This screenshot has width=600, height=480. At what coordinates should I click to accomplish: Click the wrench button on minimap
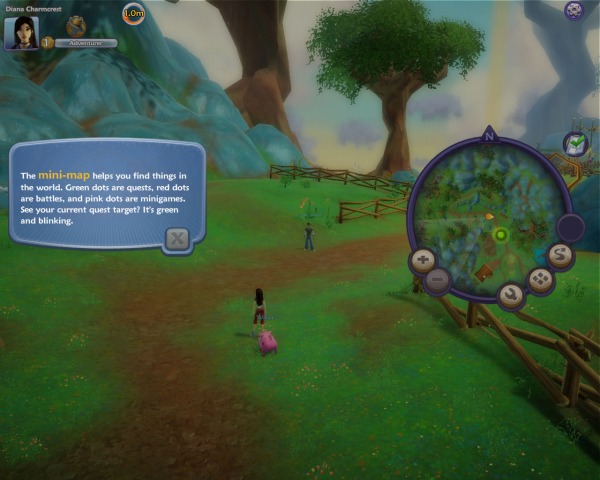coord(511,295)
